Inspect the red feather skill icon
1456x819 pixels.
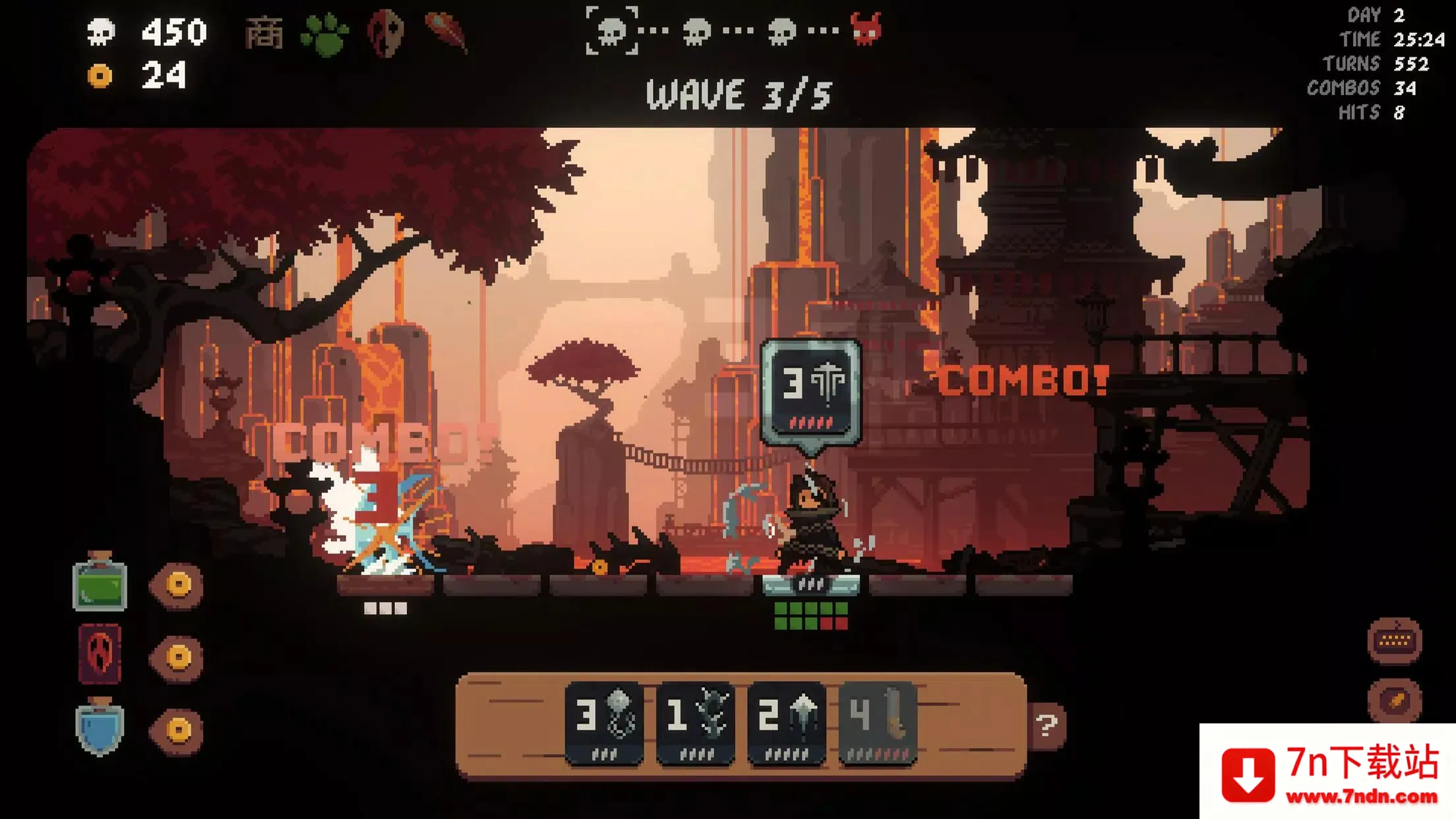[447, 32]
